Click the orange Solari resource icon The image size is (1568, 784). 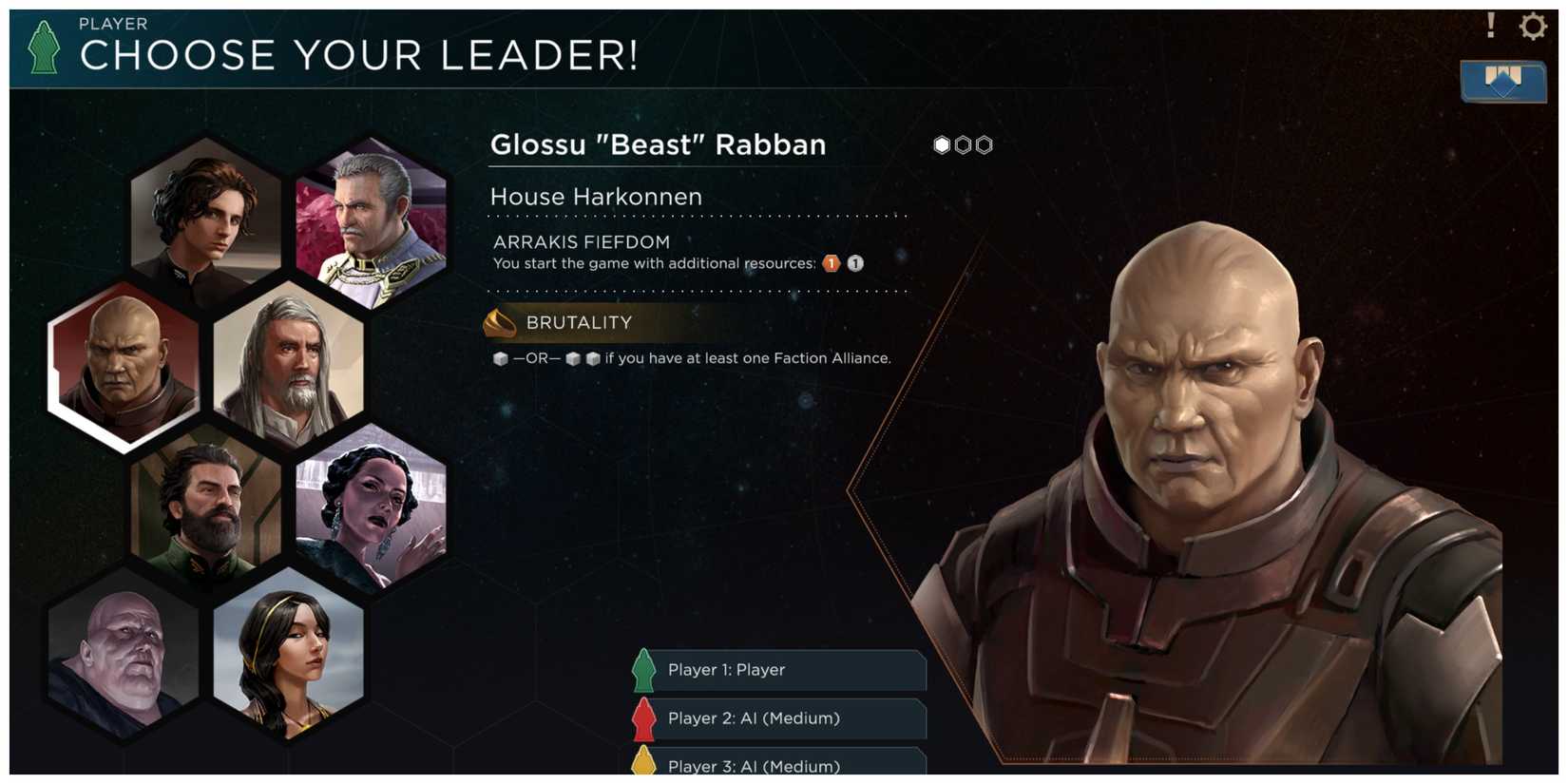(830, 263)
